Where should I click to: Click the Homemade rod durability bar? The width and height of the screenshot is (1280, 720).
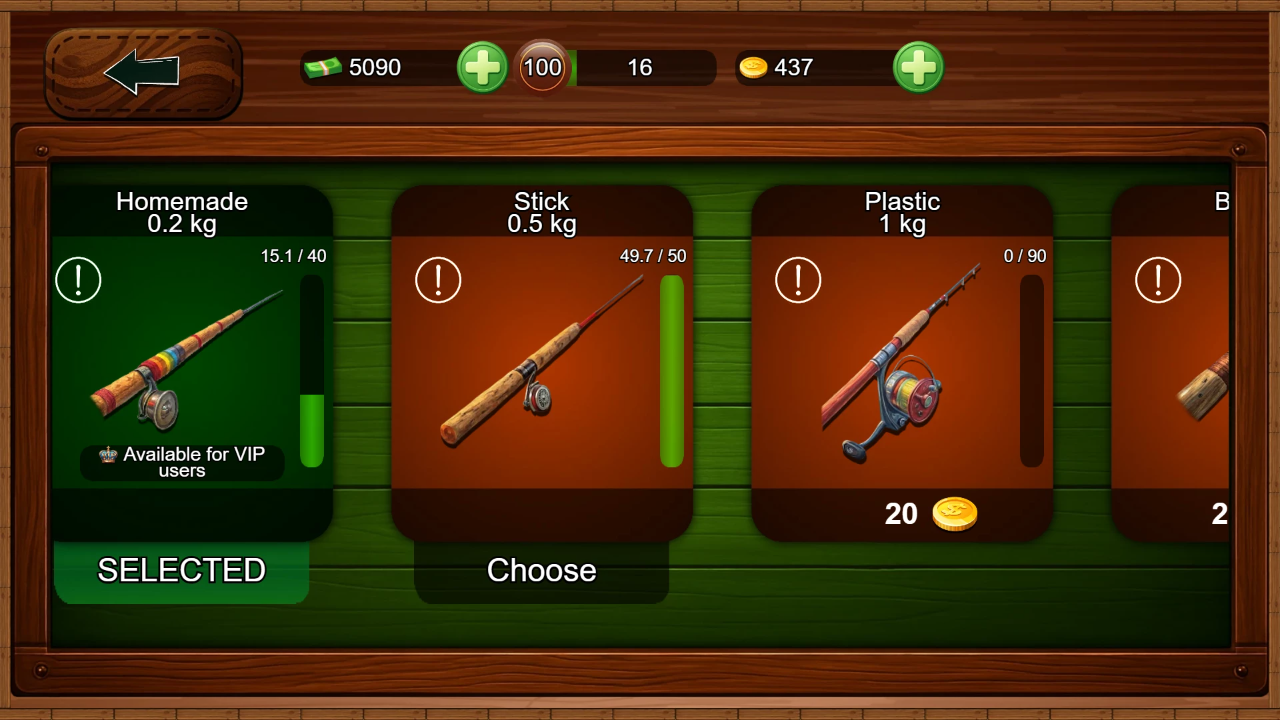click(x=311, y=370)
